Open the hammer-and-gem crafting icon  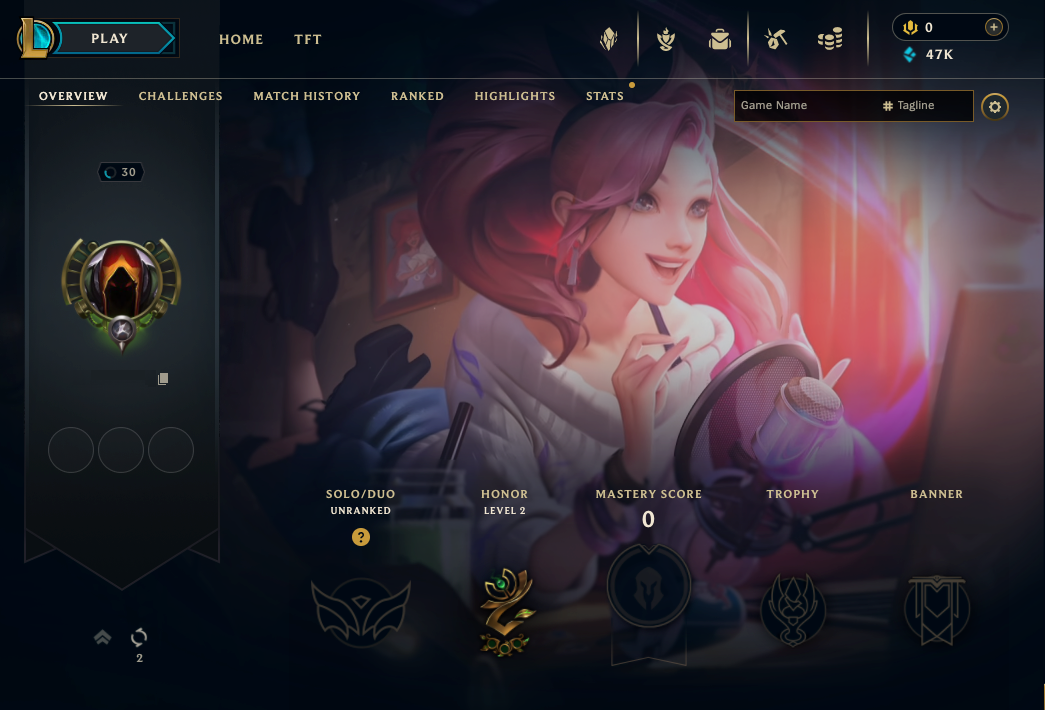(x=775, y=40)
